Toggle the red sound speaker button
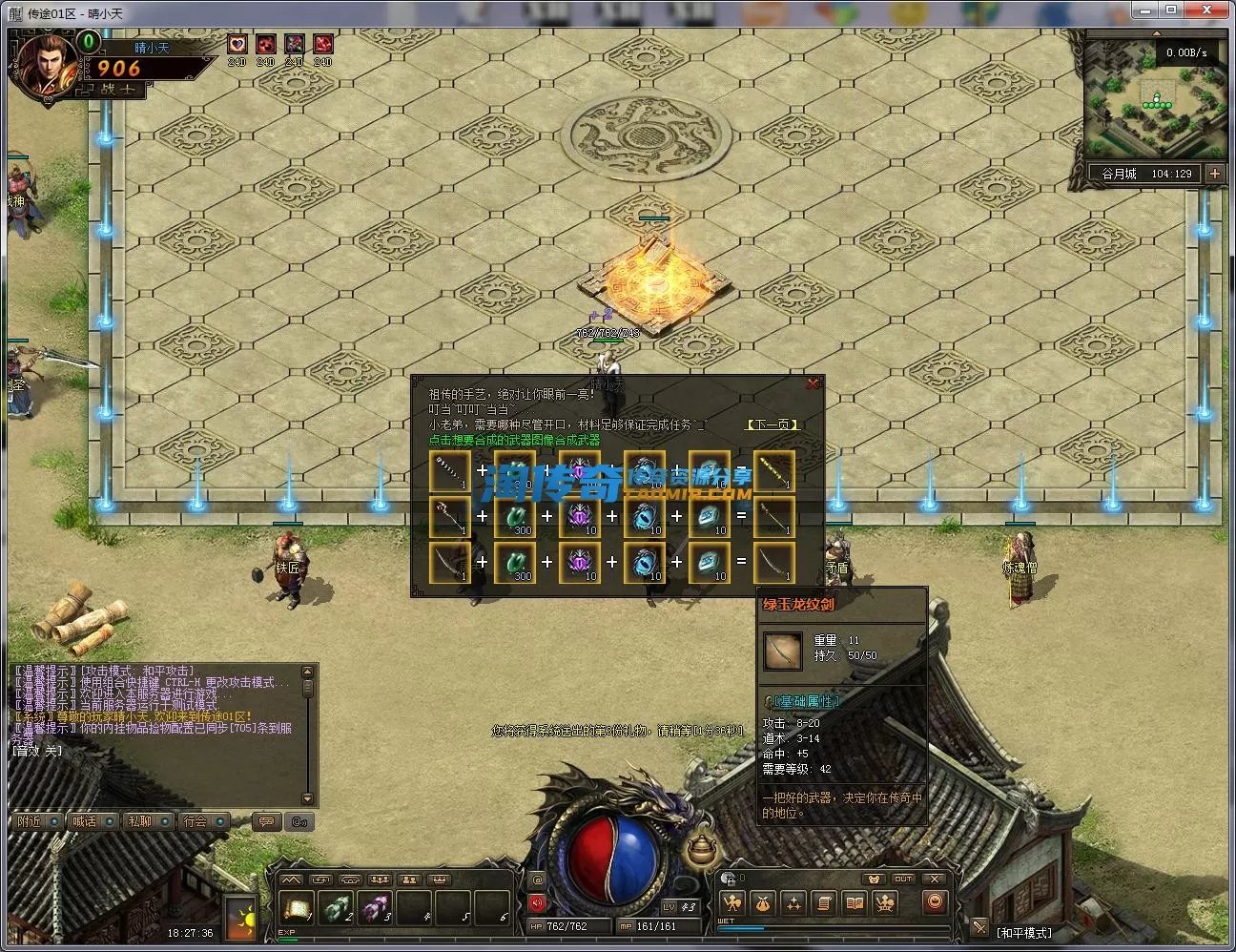This screenshot has width=1236, height=952. tap(537, 902)
